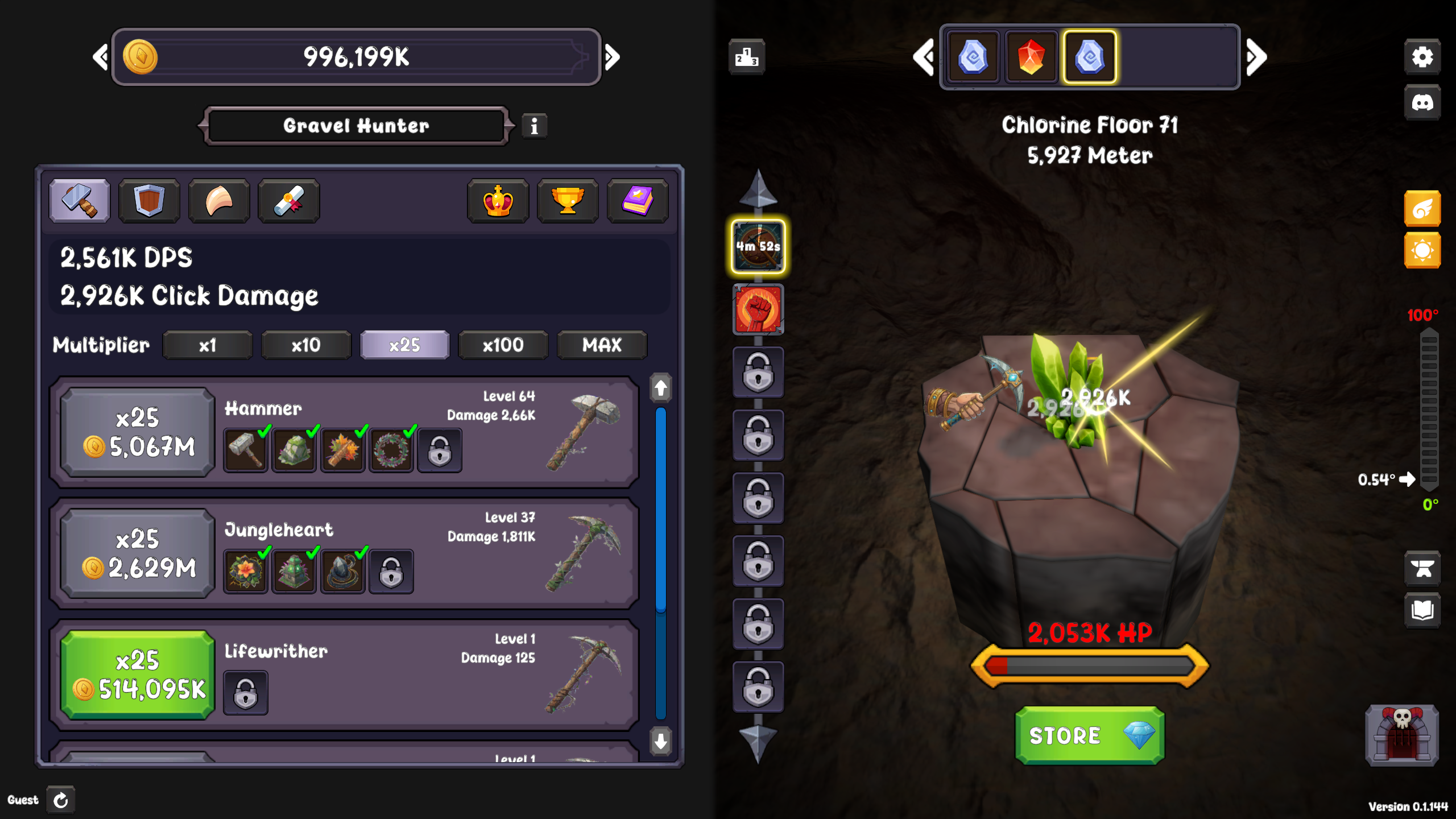This screenshot has width=1456, height=819.
Task: Select the red gem in the top bar
Action: [x=1031, y=57]
